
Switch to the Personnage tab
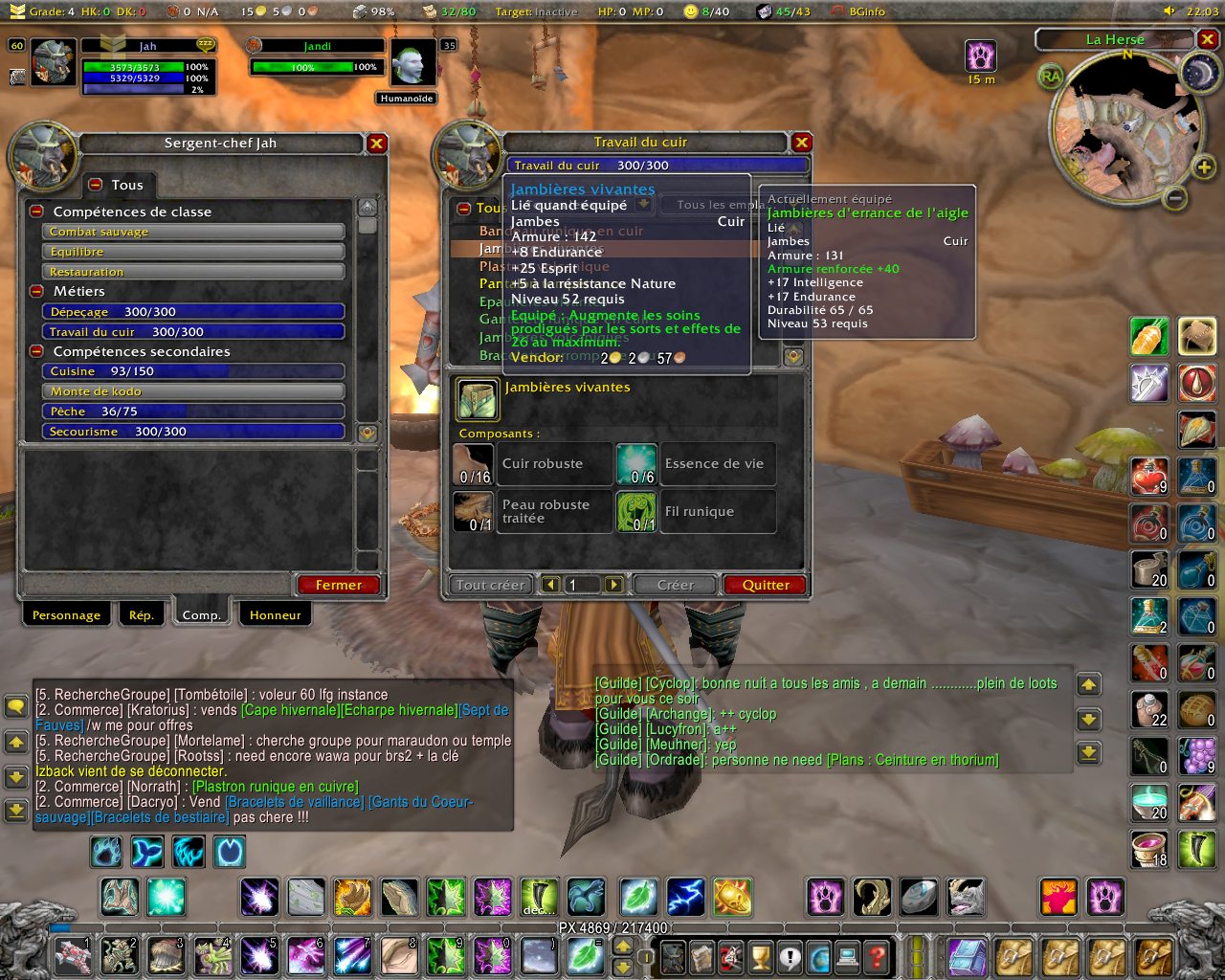(x=66, y=615)
